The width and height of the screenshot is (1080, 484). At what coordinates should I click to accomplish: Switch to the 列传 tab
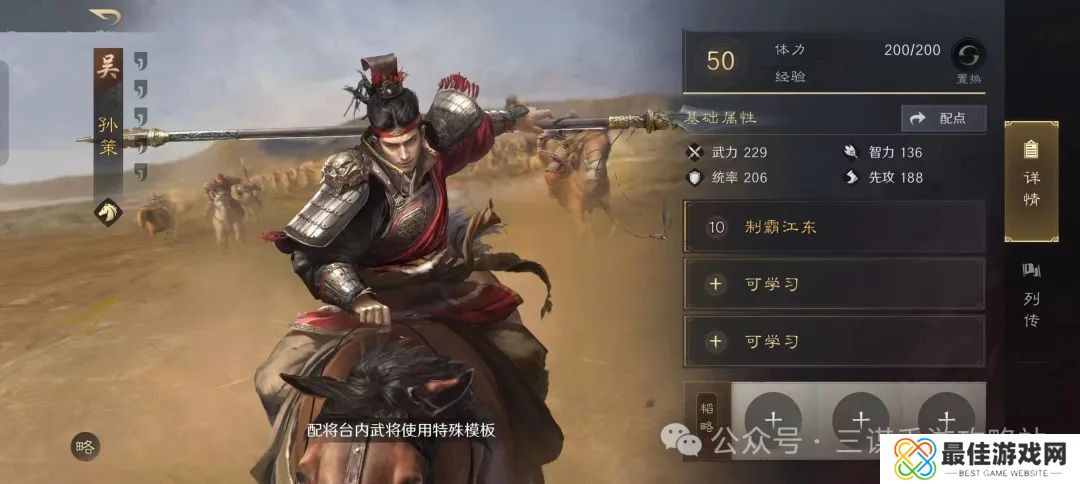tap(1031, 295)
